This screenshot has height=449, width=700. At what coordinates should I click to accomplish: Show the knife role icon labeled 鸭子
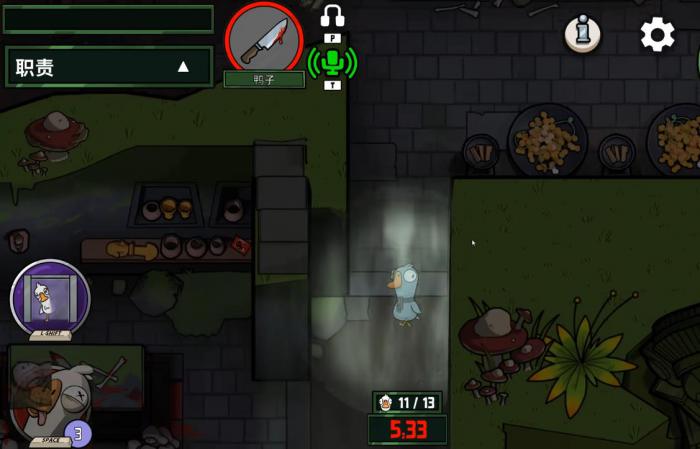264,39
